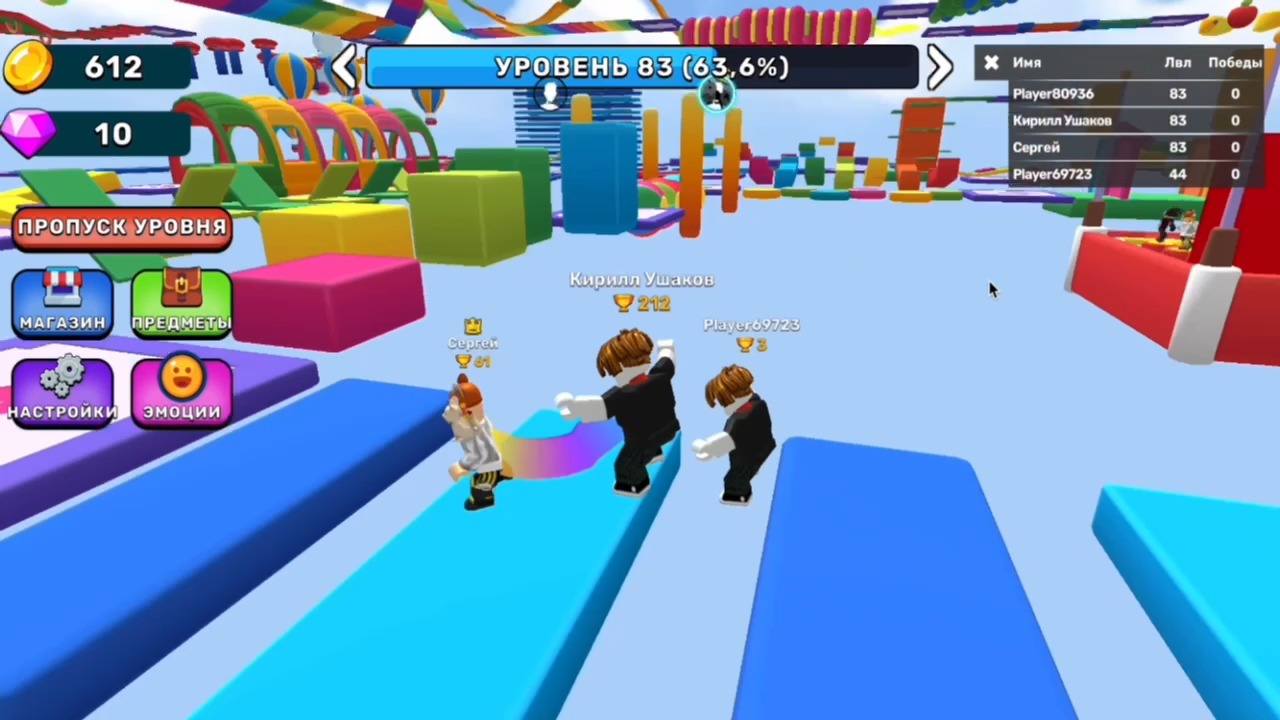Click the Имя column header
1280x720 pixels.
coord(1027,62)
